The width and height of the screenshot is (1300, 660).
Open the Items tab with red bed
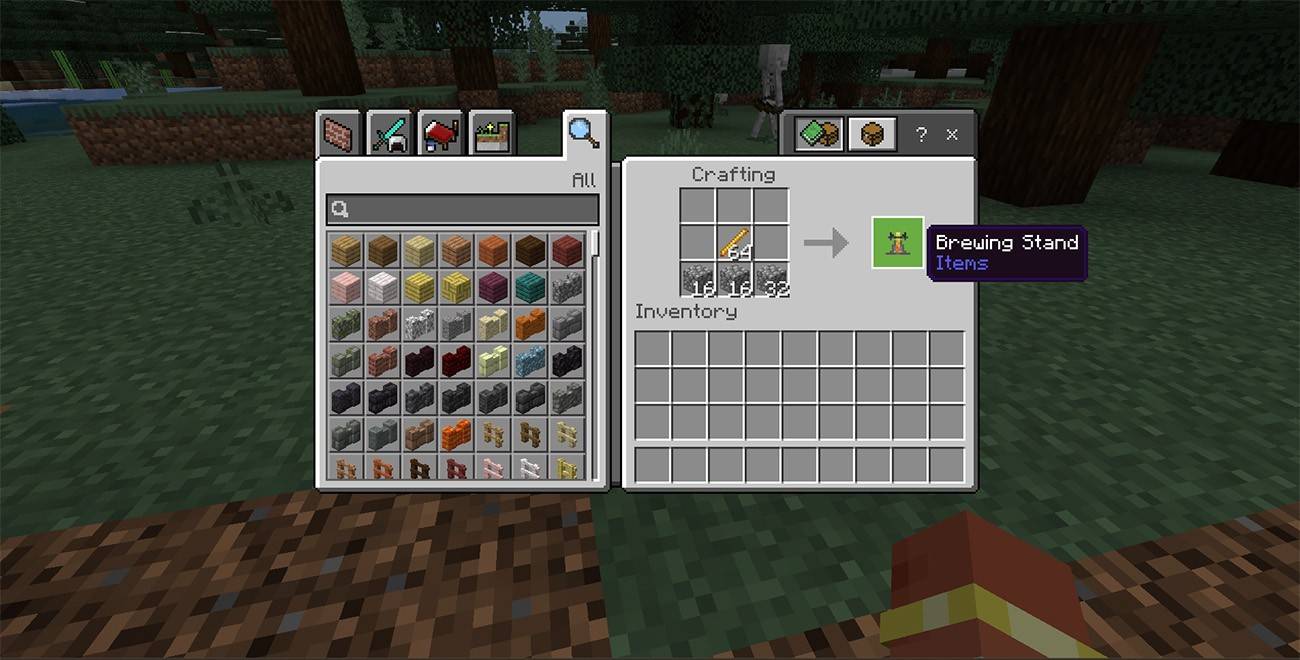click(x=440, y=133)
